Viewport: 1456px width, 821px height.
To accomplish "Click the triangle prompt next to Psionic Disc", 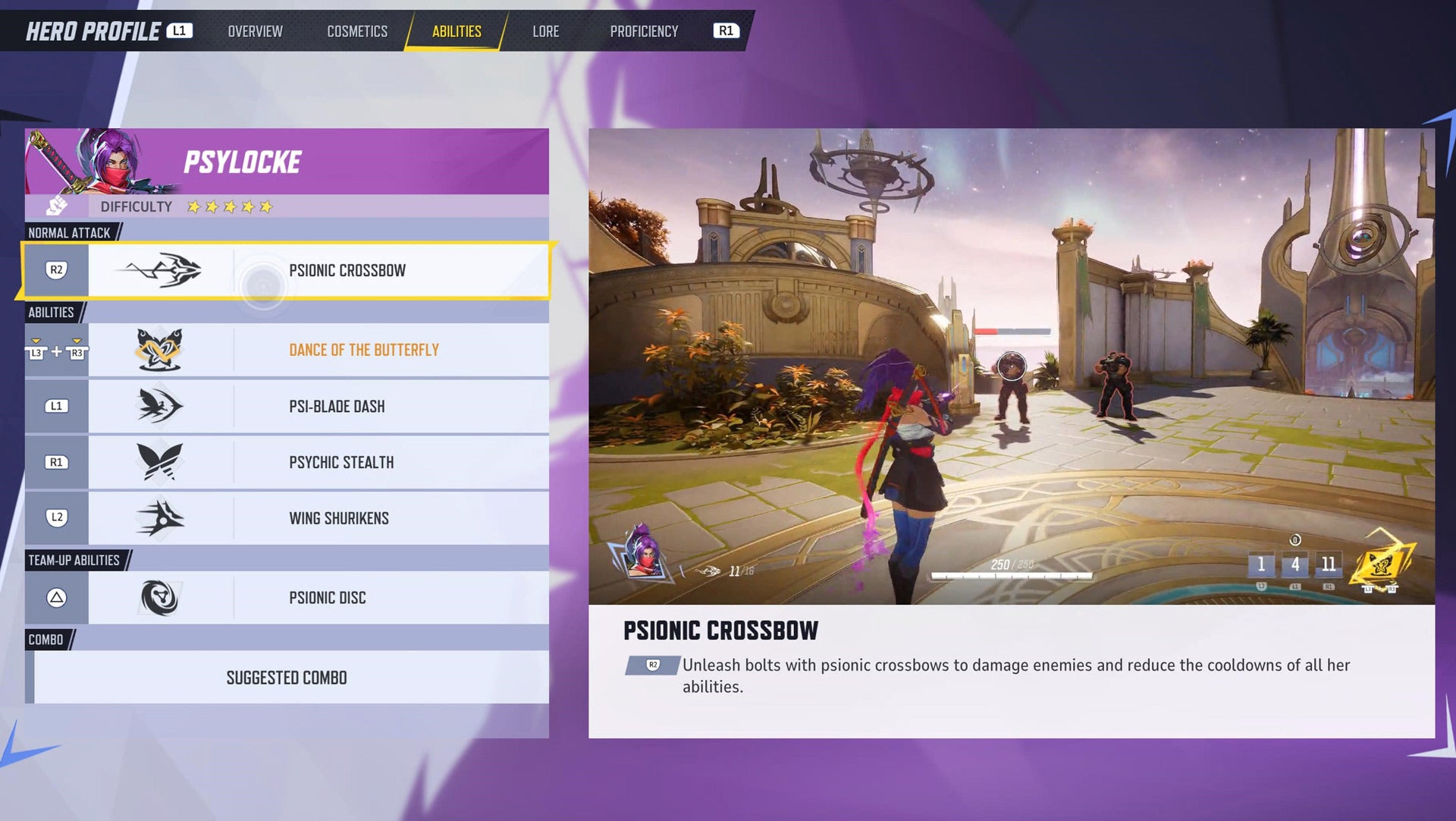I will (56, 598).
